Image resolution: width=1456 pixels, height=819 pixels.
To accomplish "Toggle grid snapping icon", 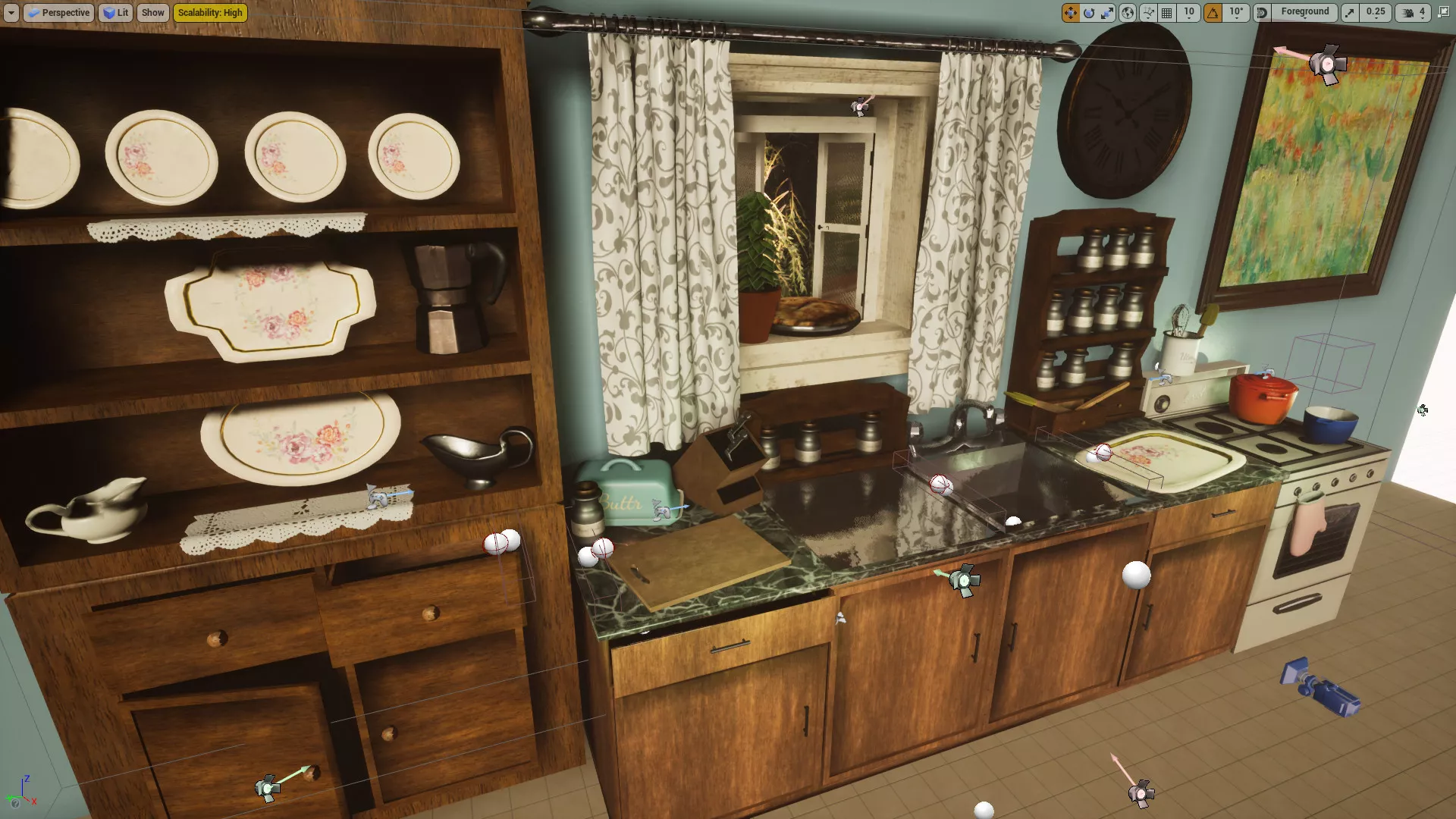I will [x=1167, y=13].
